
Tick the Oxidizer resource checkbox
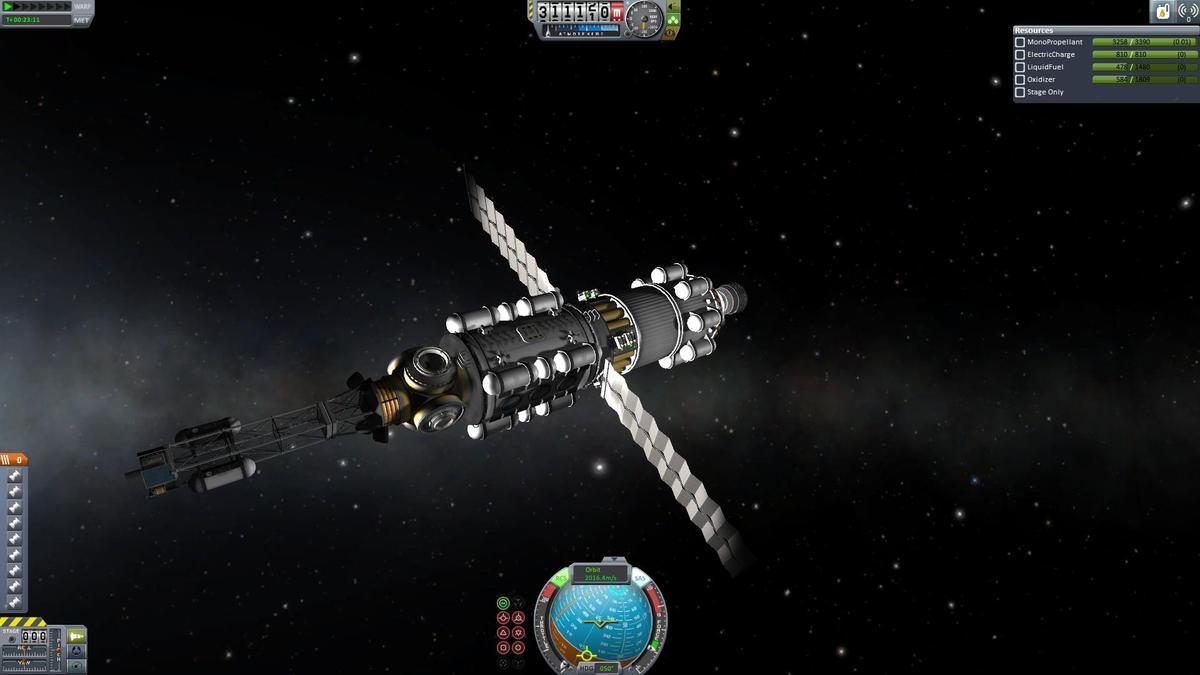tap(1020, 80)
